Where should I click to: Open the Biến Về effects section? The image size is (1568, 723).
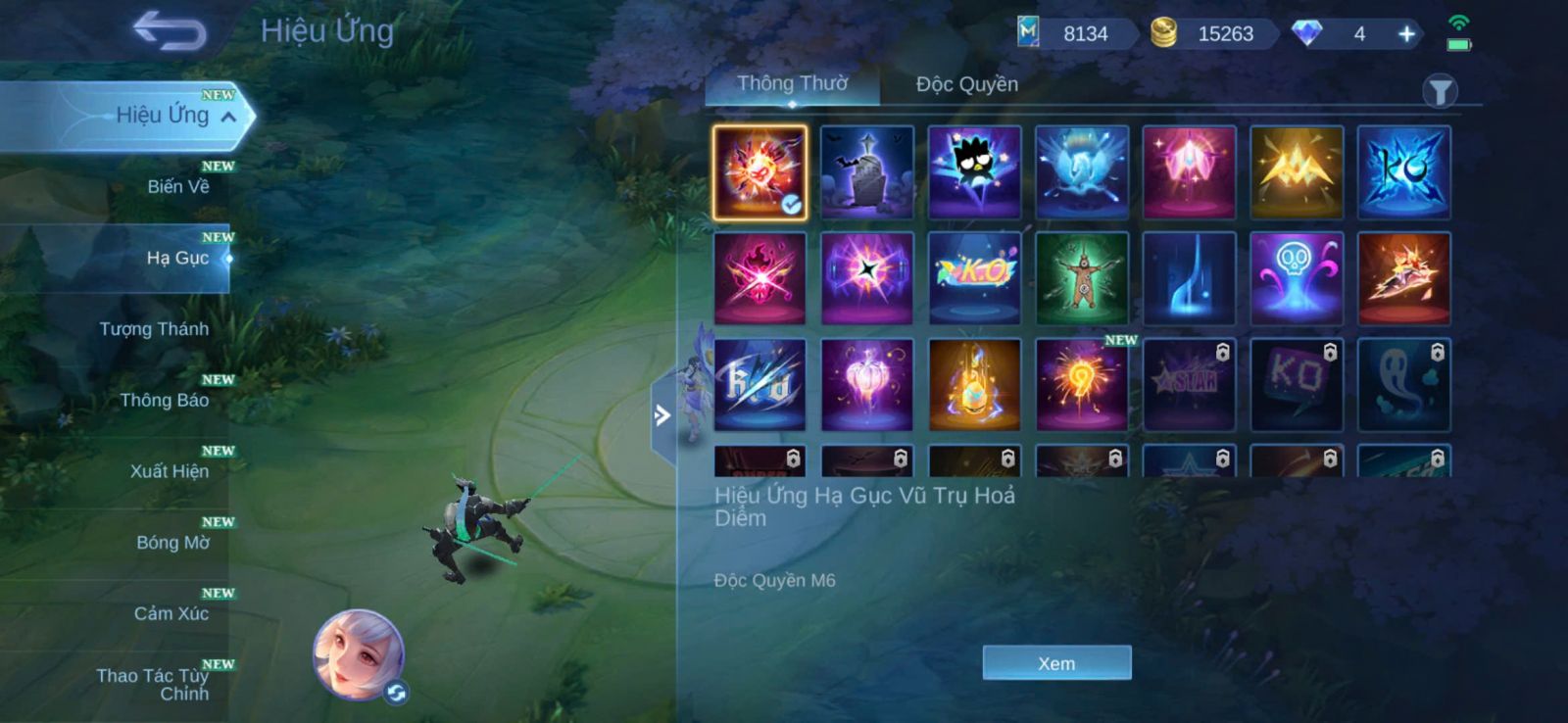[x=177, y=186]
